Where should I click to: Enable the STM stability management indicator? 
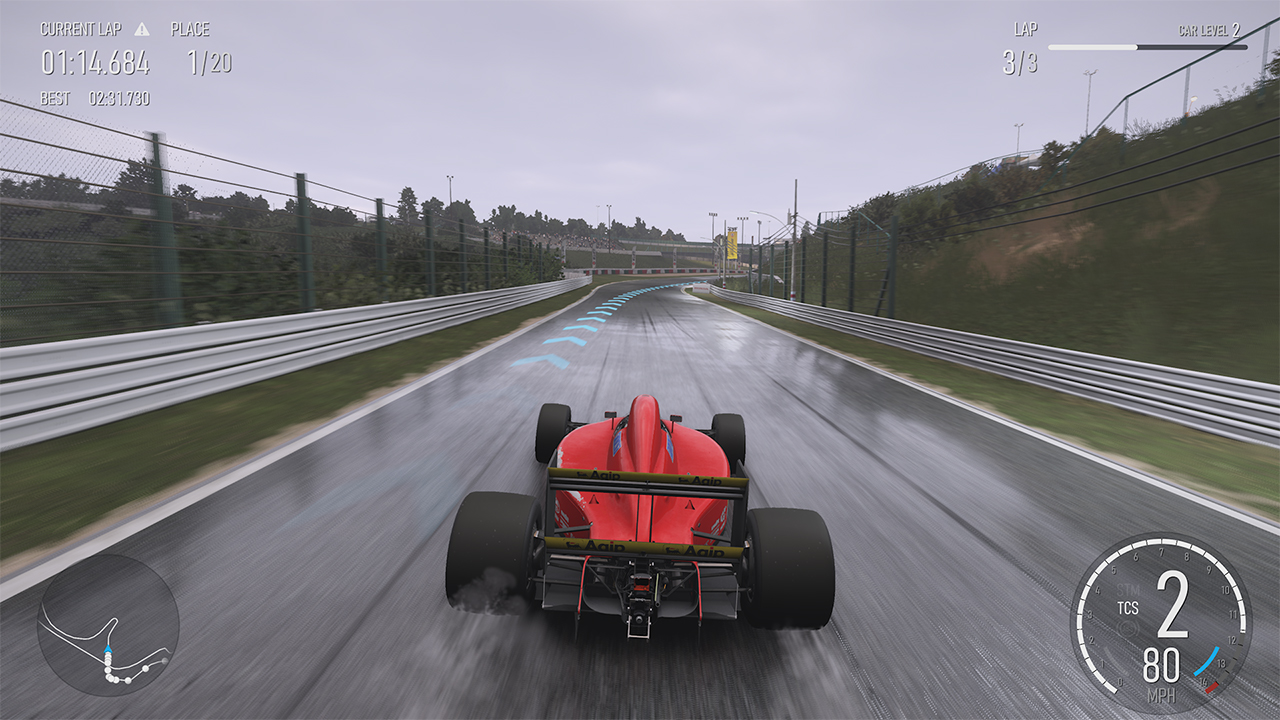1127,589
